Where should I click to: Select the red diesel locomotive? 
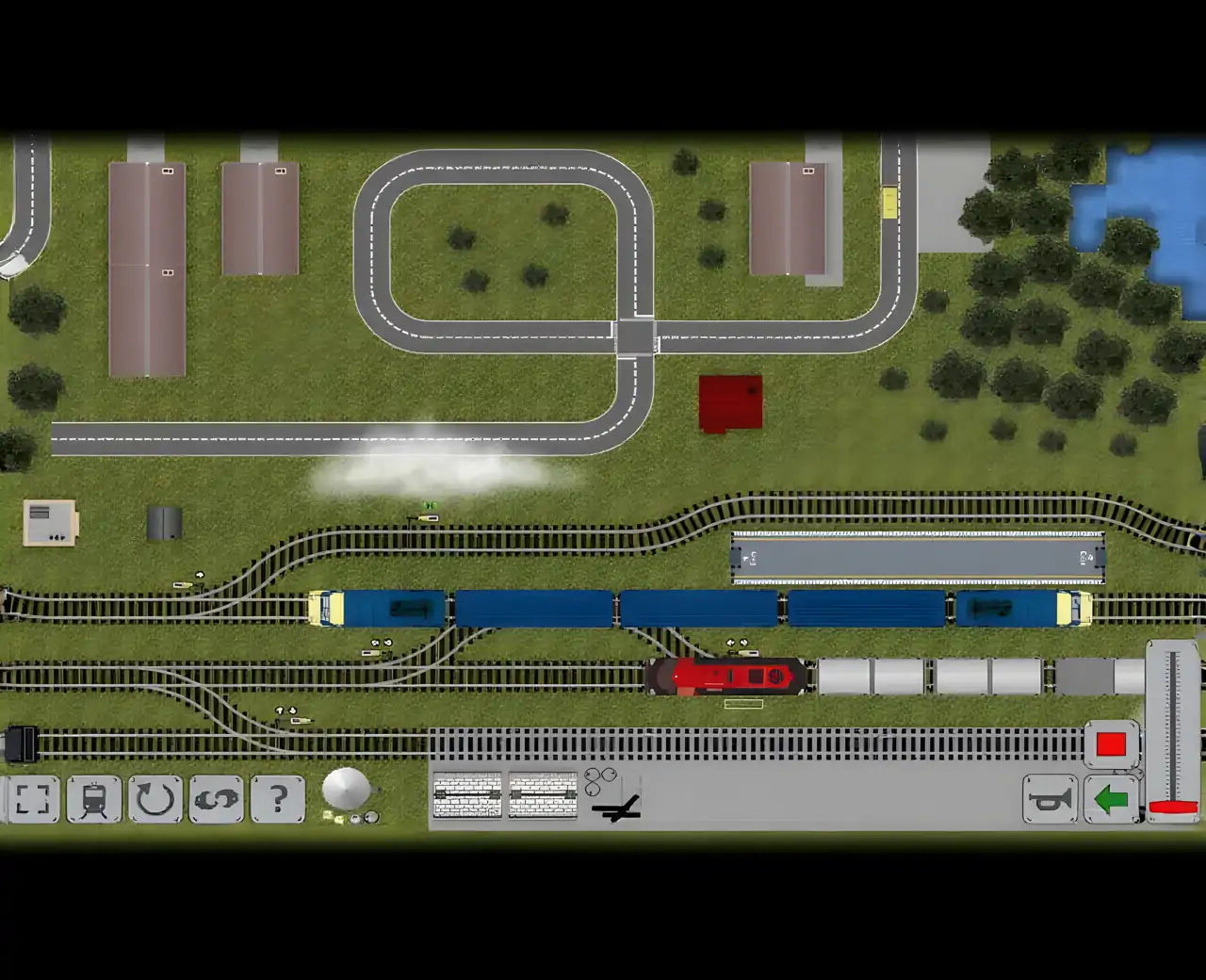725,675
